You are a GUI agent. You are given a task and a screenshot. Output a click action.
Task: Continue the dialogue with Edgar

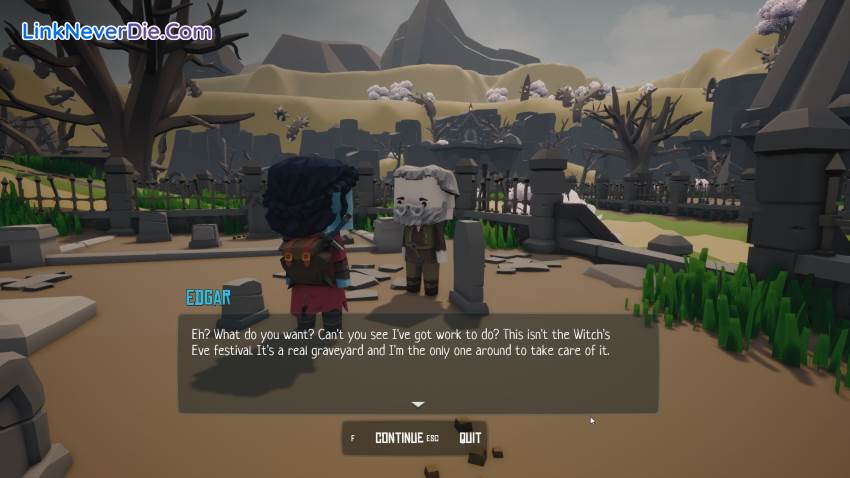(398, 438)
